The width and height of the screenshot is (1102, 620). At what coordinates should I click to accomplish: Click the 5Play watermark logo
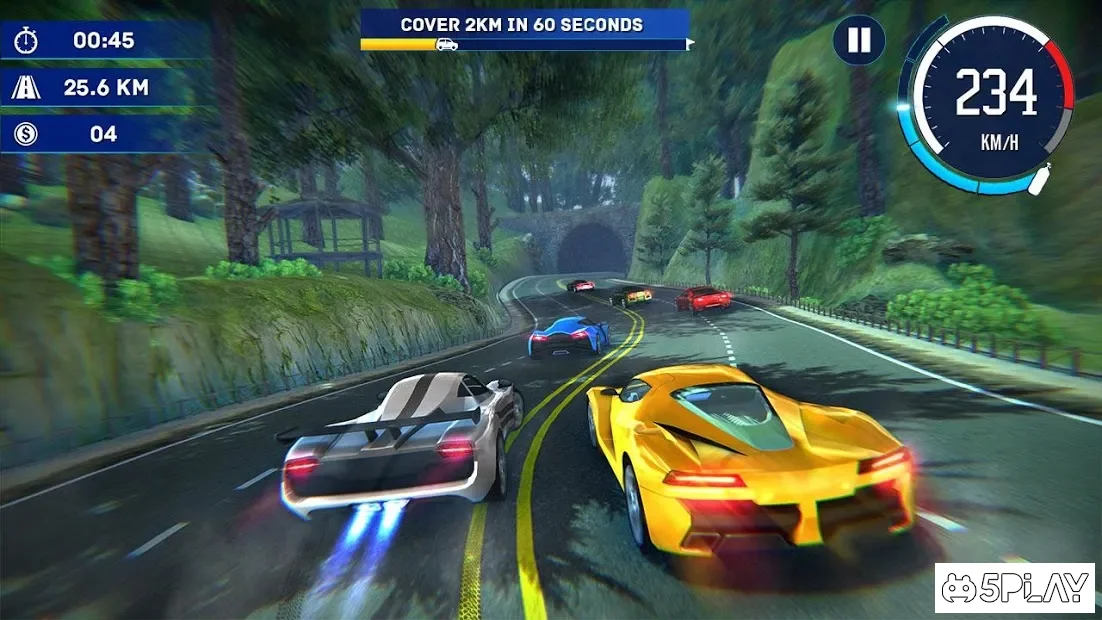pyautogui.click(x=1014, y=588)
